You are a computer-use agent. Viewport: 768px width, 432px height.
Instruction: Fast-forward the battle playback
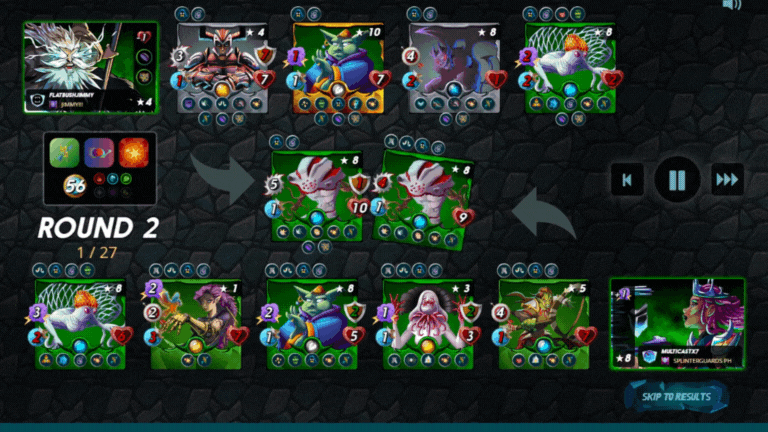tap(727, 181)
